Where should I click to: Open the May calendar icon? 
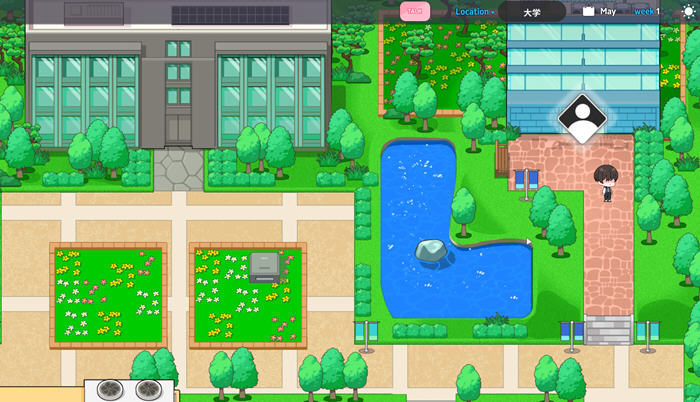[589, 12]
